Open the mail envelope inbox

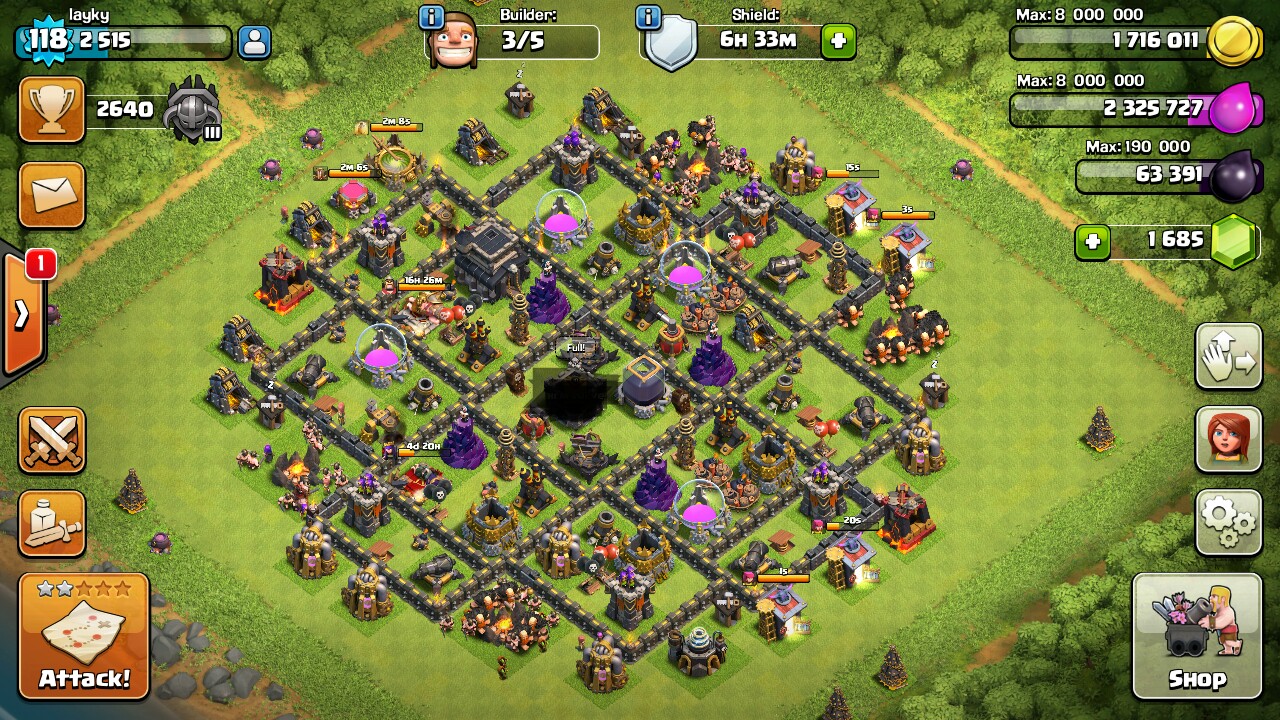(51, 194)
